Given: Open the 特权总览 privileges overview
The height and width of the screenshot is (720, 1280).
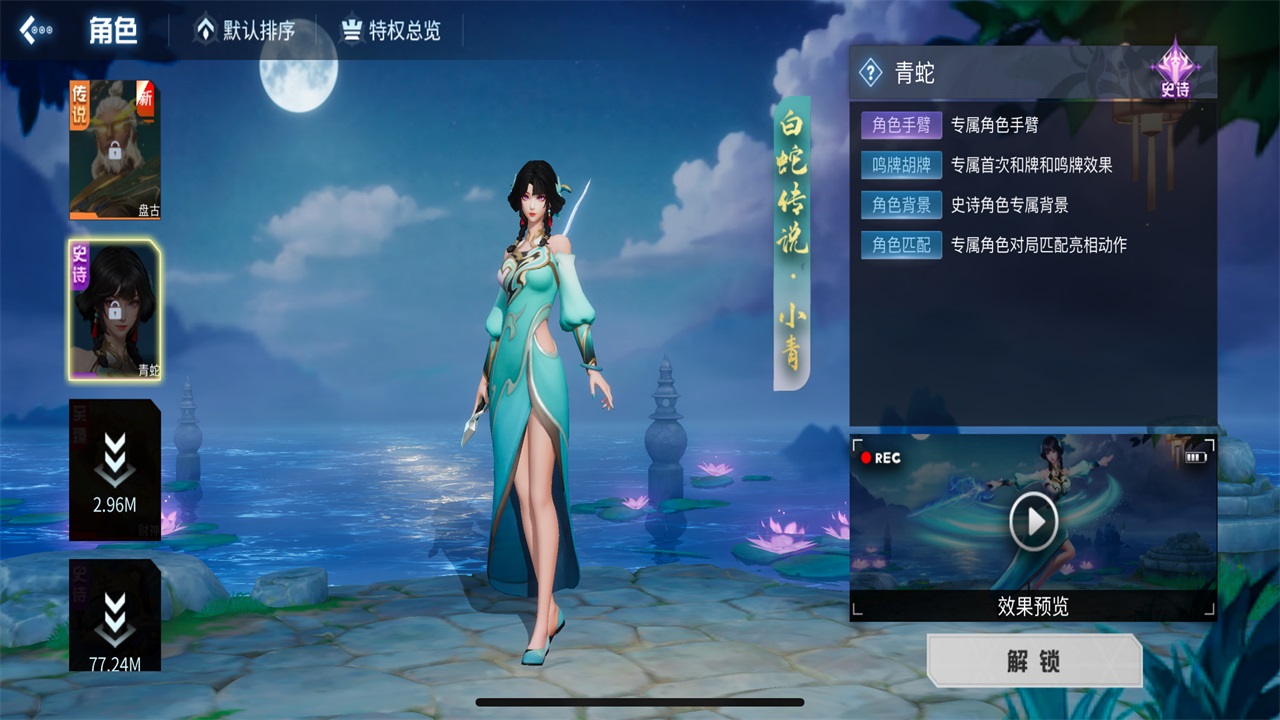Looking at the screenshot, I should point(392,31).
